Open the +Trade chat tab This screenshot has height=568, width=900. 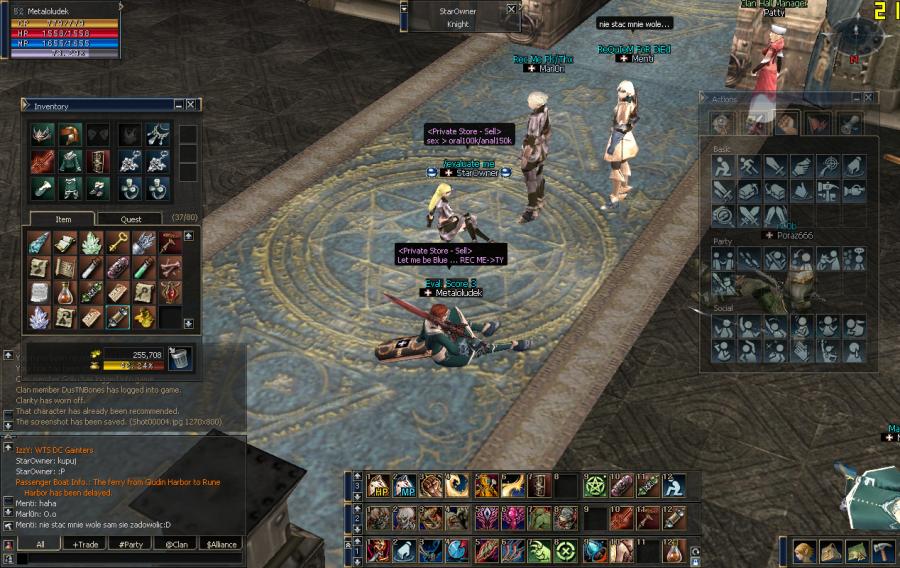[x=84, y=544]
